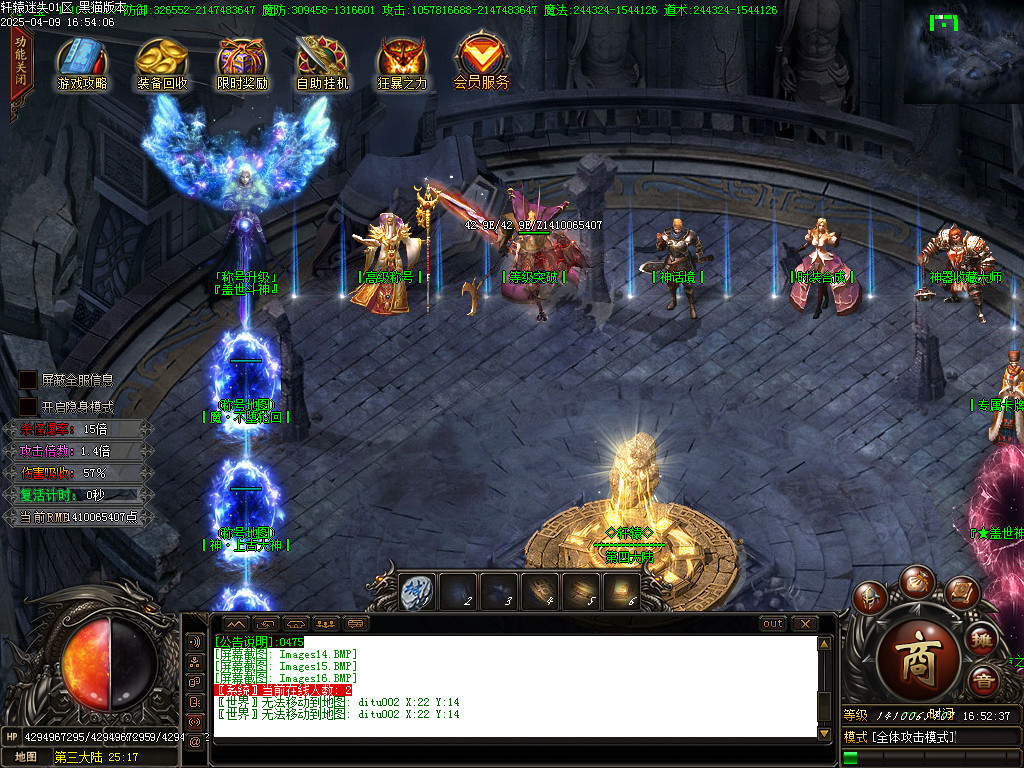Click the chat panel's out button
1024x768 pixels.
pos(773,624)
